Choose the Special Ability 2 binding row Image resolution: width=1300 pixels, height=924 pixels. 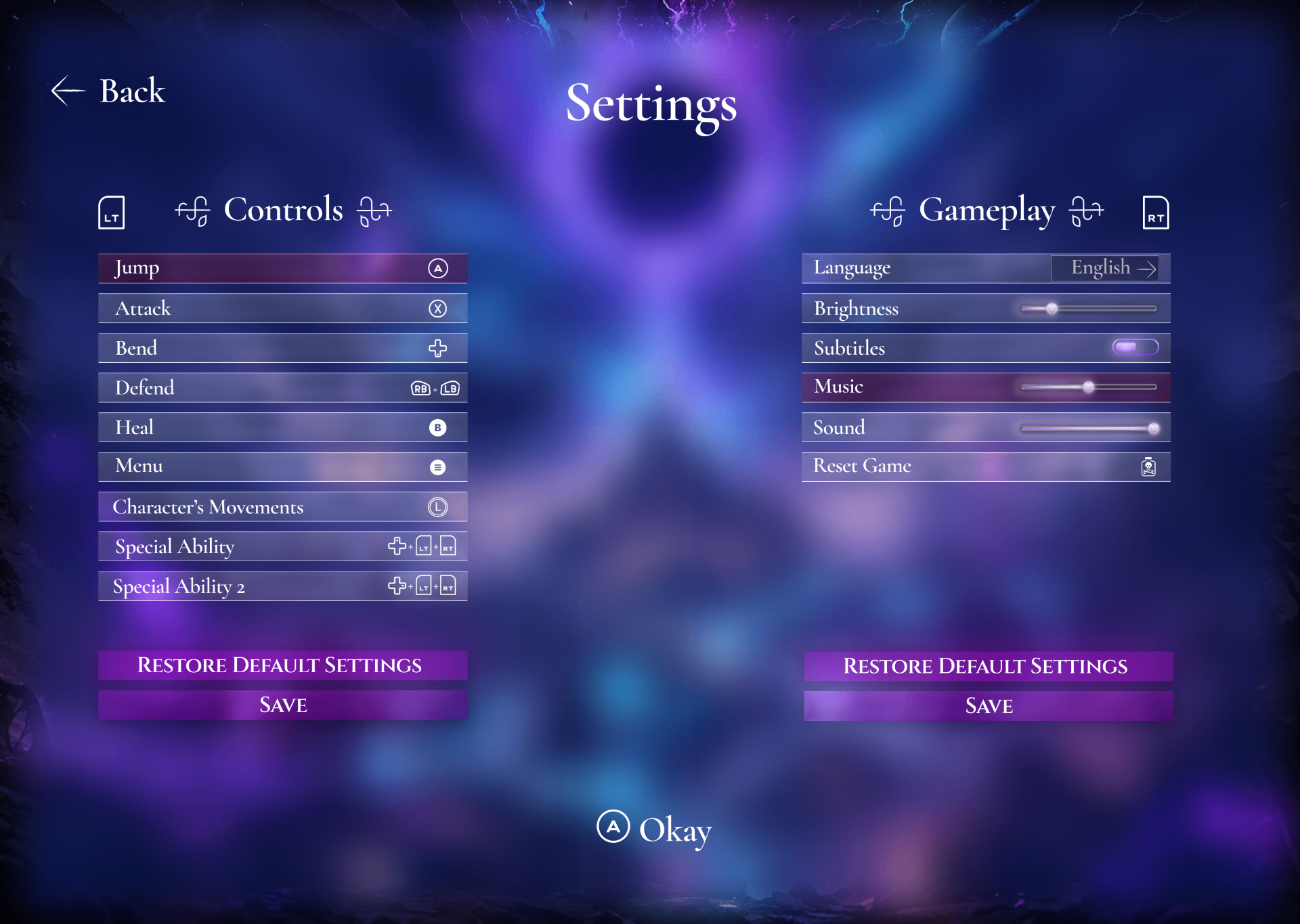pyautogui.click(x=282, y=586)
